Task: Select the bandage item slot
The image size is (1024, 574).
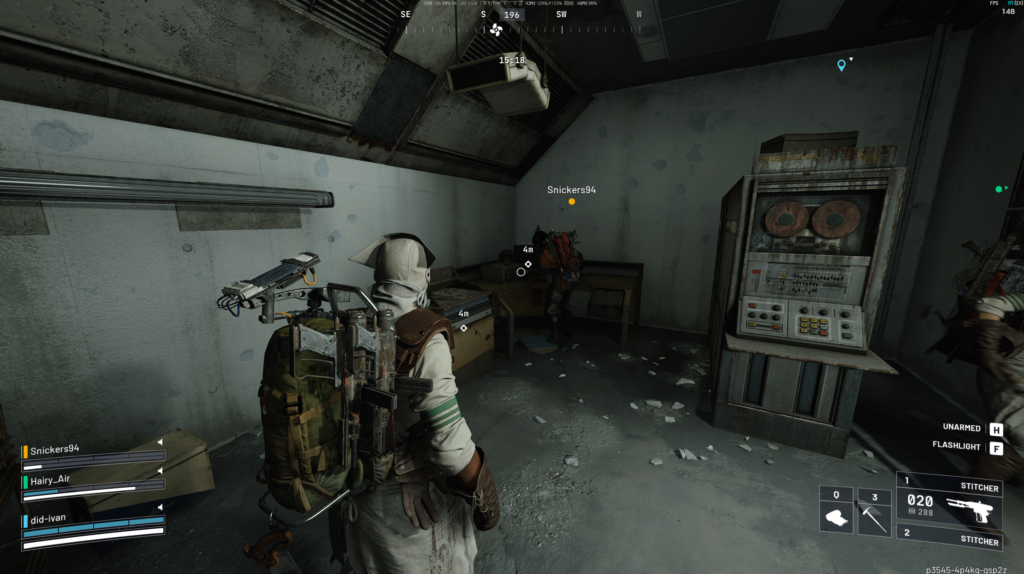Action: pos(836,513)
